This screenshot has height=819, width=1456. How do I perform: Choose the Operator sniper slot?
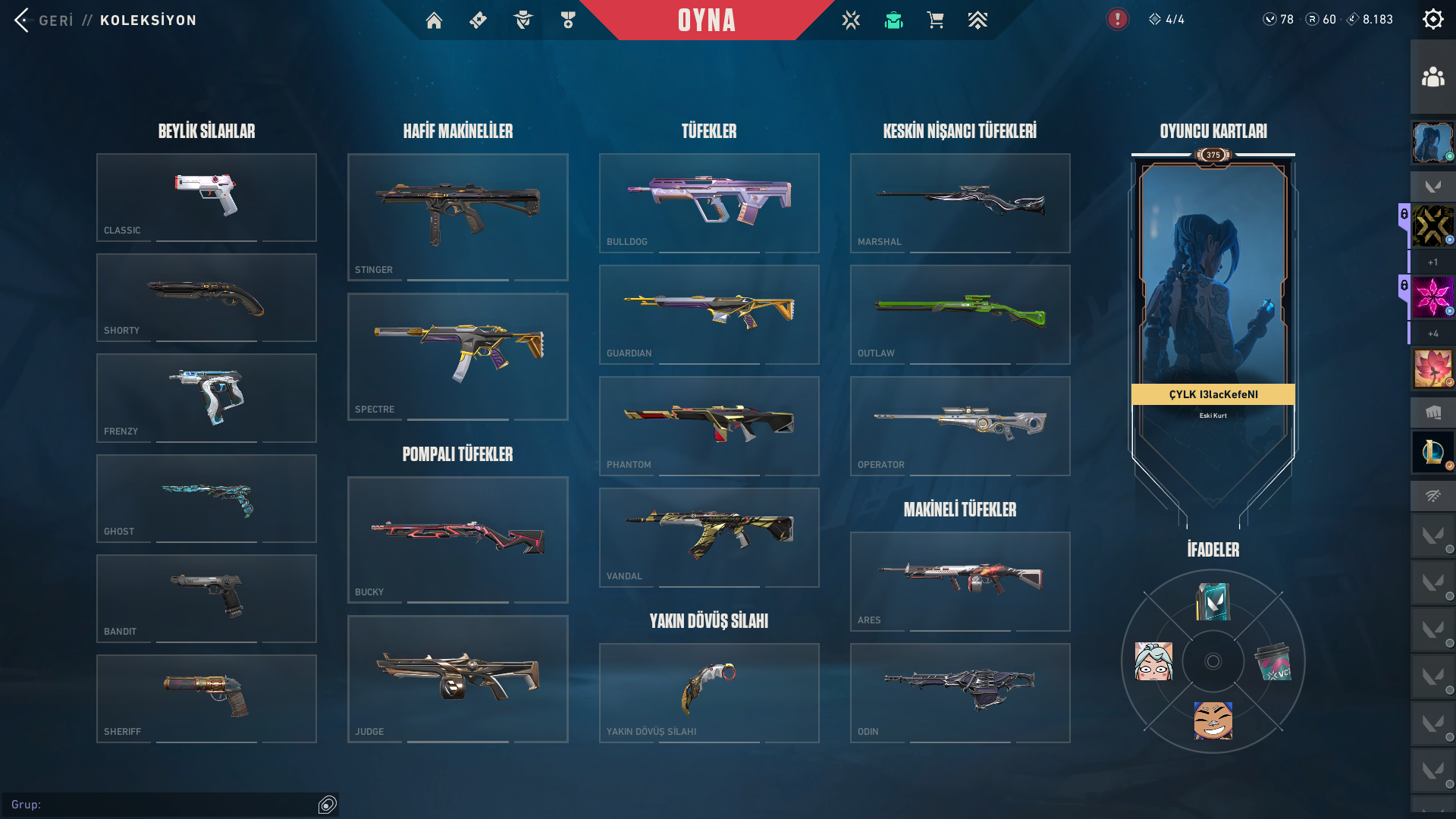click(x=960, y=425)
